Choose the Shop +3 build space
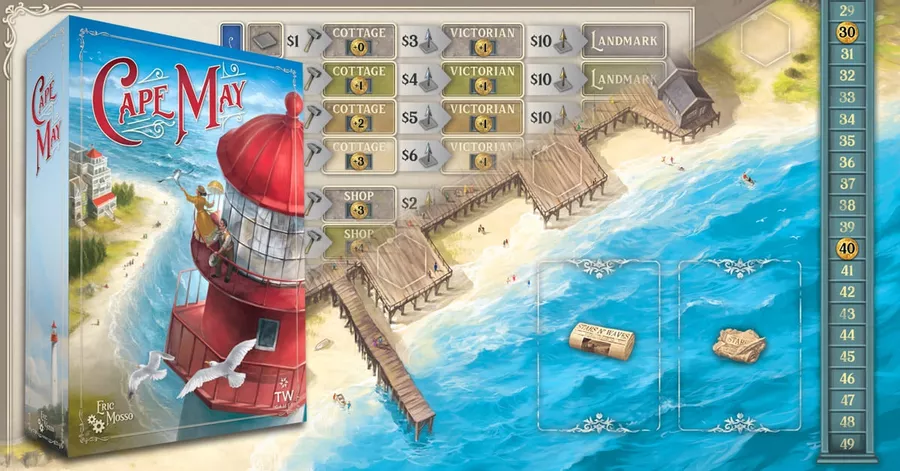The height and width of the screenshot is (471, 900). coord(358,200)
